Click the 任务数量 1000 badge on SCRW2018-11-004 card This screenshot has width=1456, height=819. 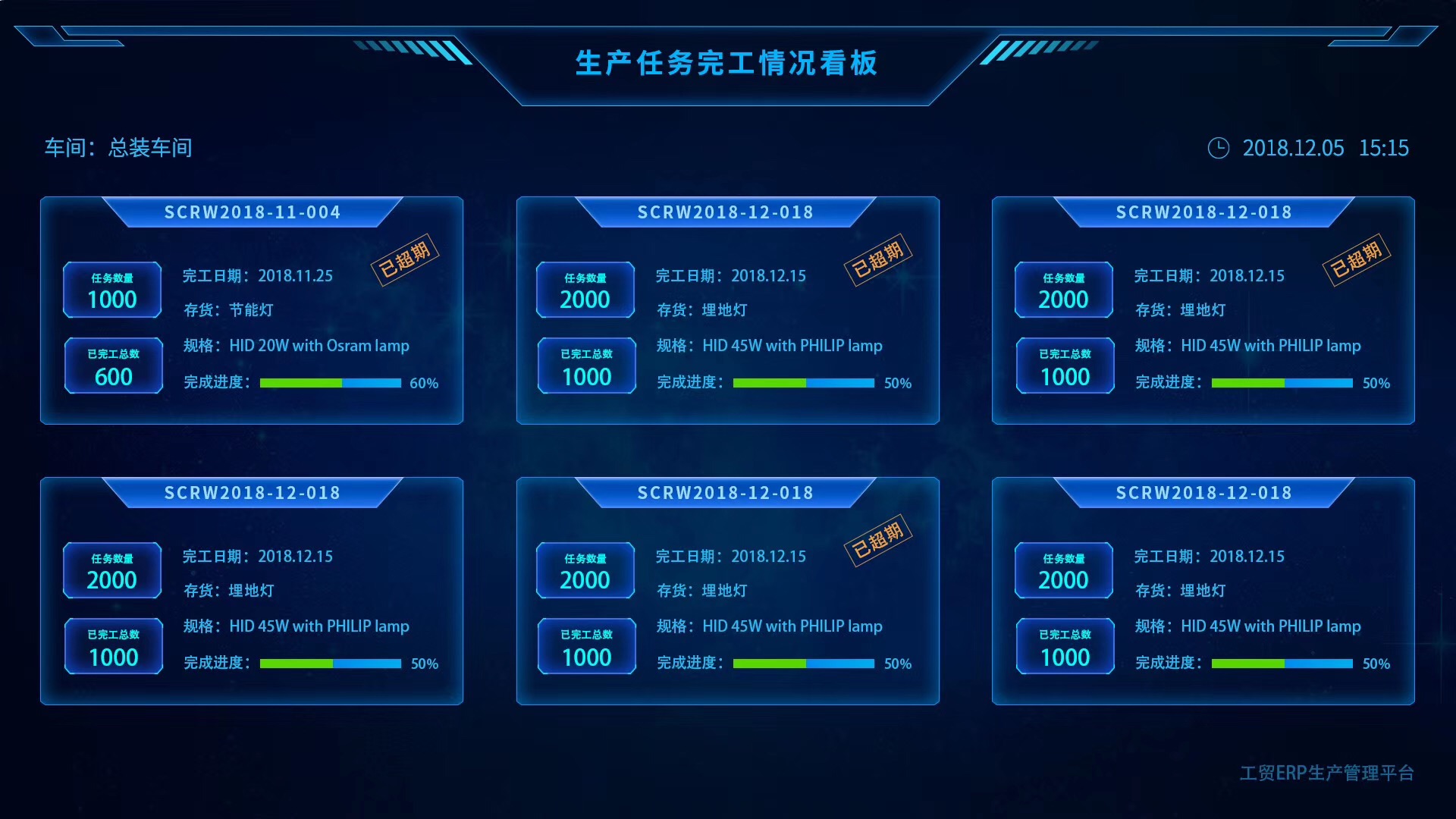pyautogui.click(x=112, y=290)
